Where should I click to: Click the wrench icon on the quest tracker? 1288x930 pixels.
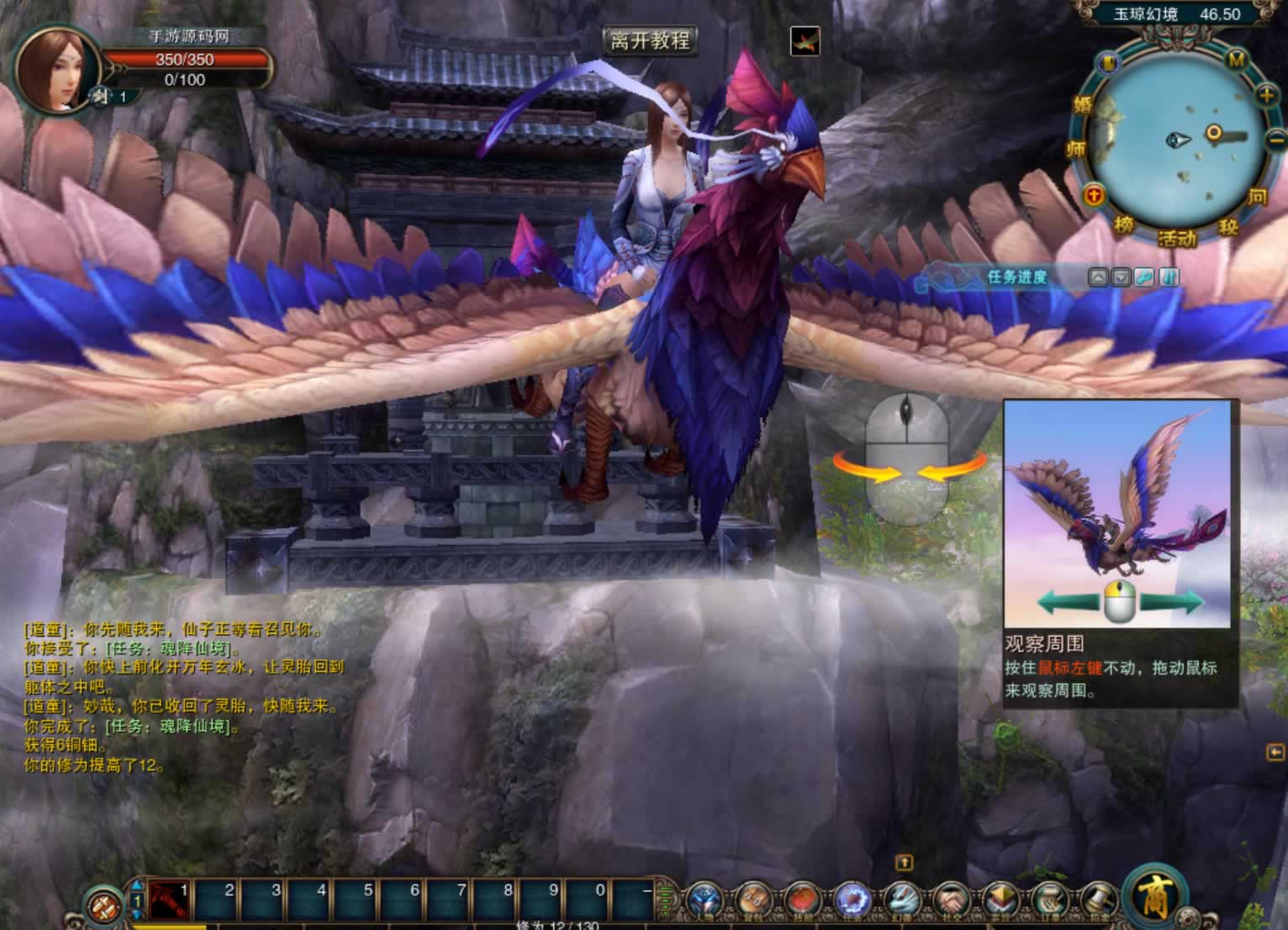pos(1144,277)
